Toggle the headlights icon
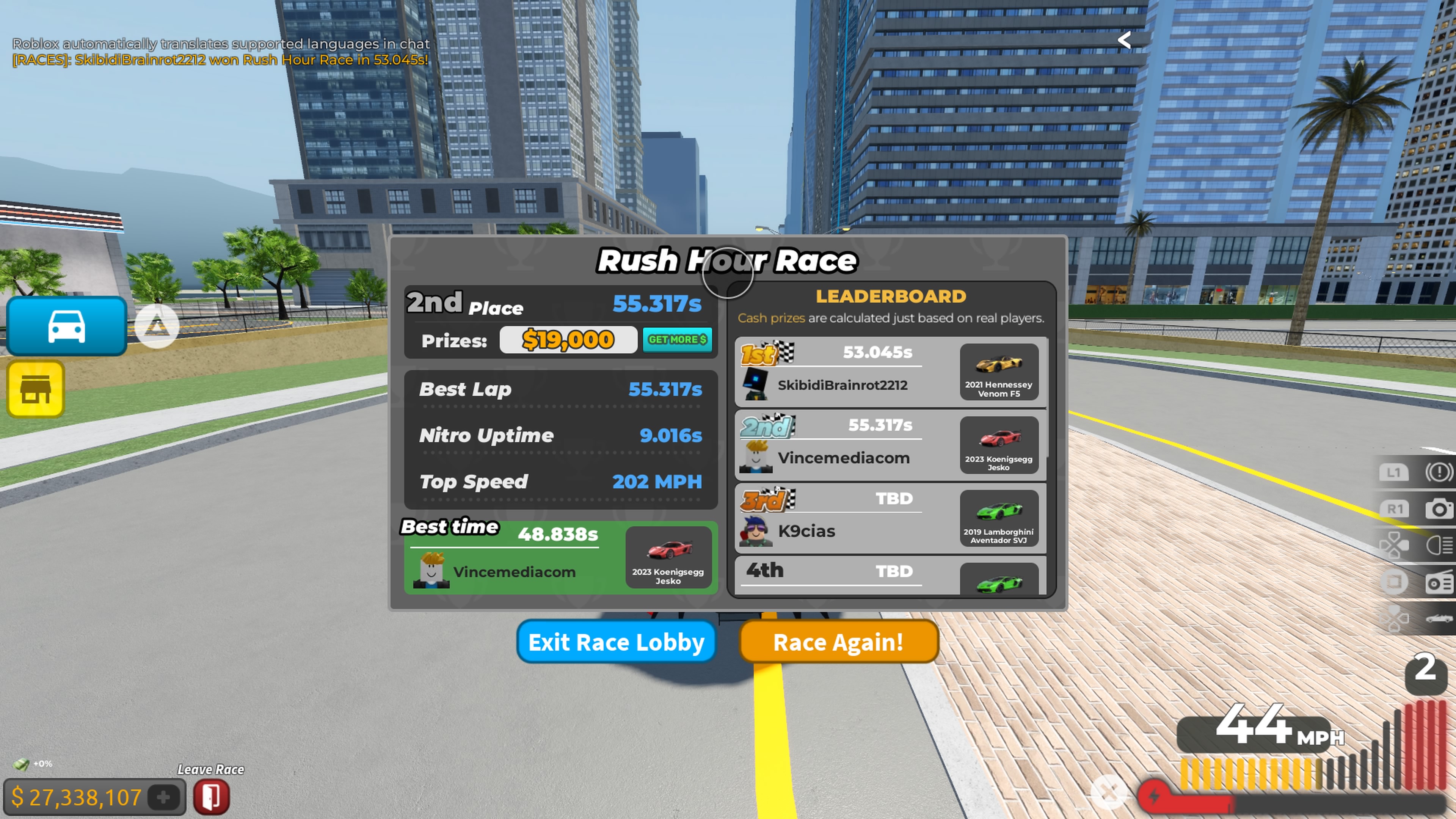 tap(1439, 546)
